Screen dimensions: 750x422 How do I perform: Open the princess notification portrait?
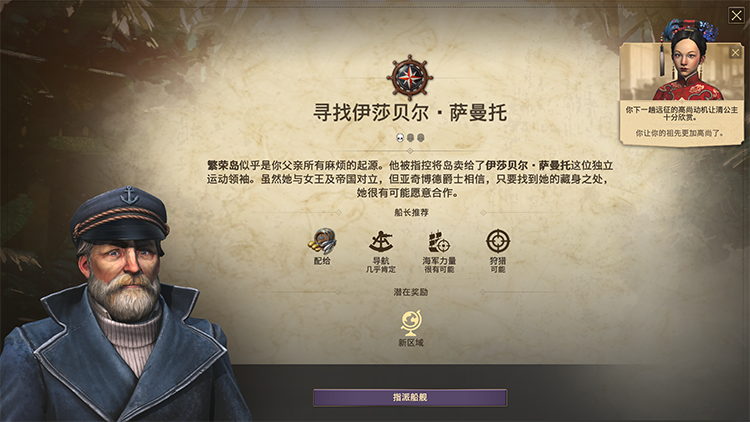point(684,70)
